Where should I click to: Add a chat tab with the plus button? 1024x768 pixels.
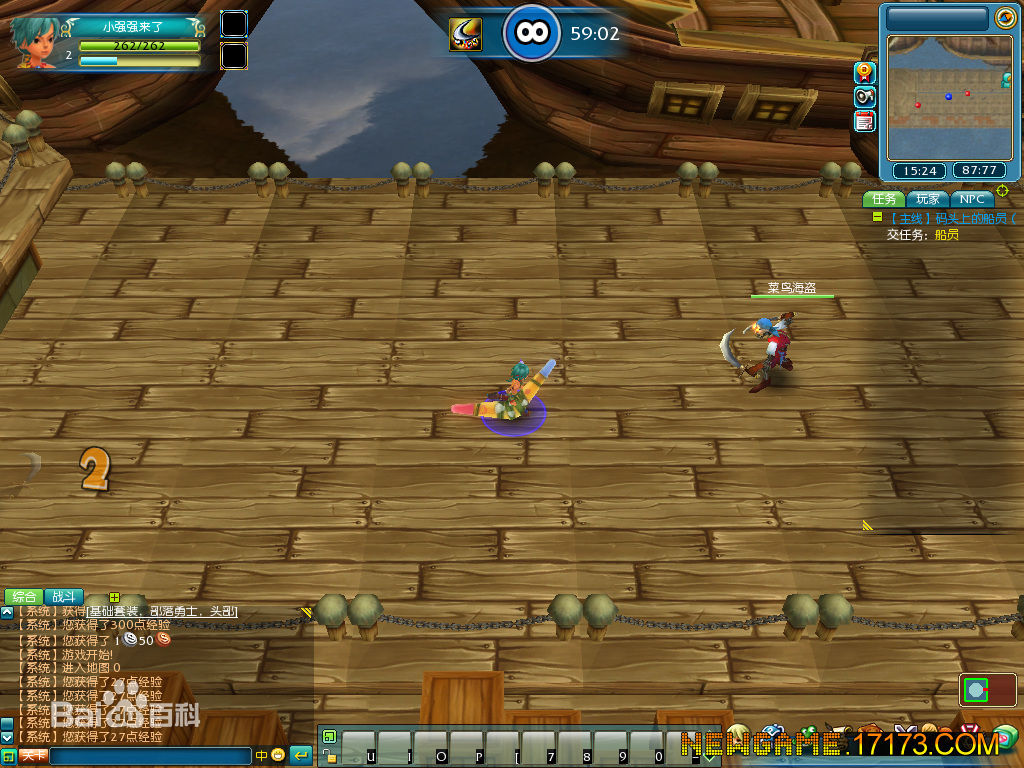114,597
